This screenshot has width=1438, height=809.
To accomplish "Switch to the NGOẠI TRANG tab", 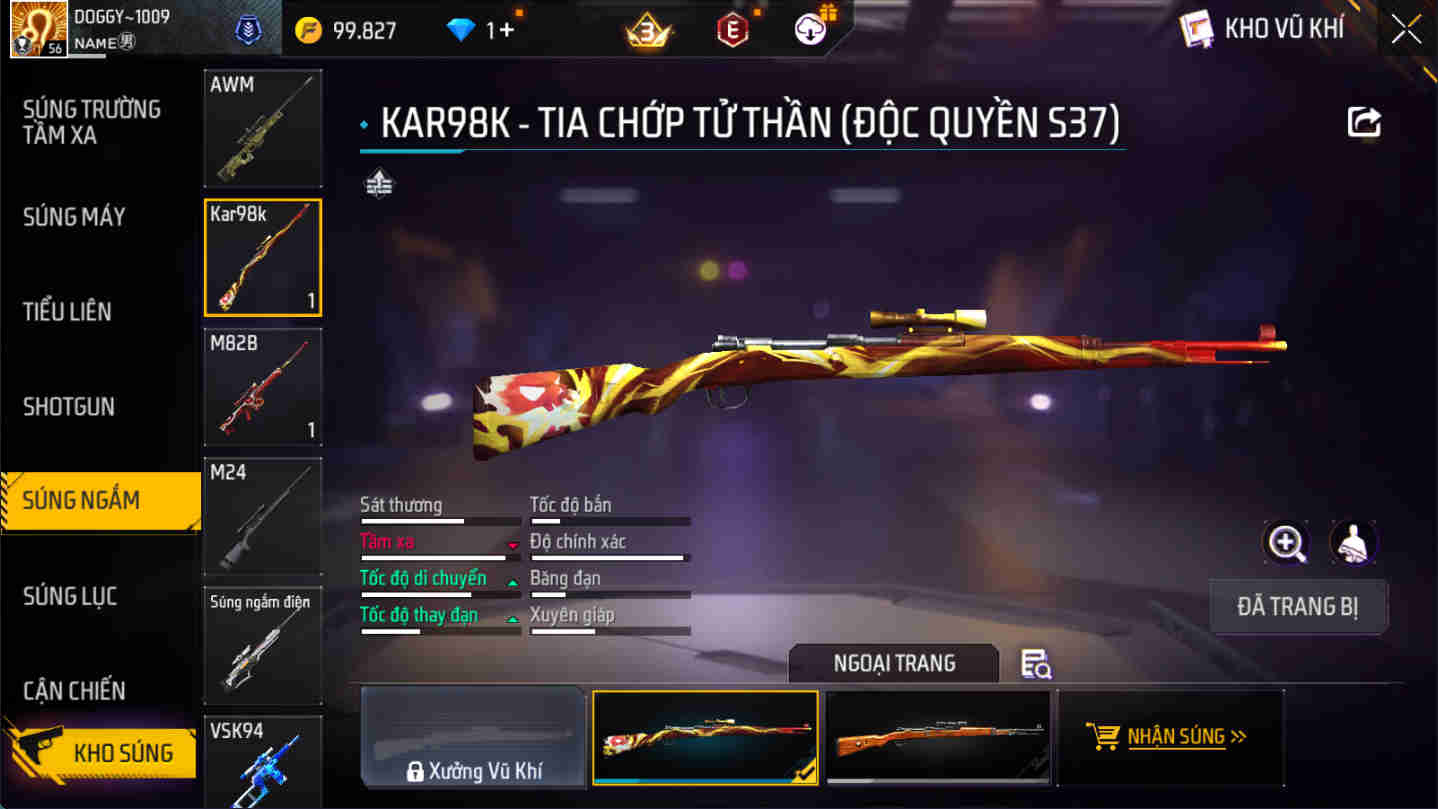I will (x=893, y=663).
